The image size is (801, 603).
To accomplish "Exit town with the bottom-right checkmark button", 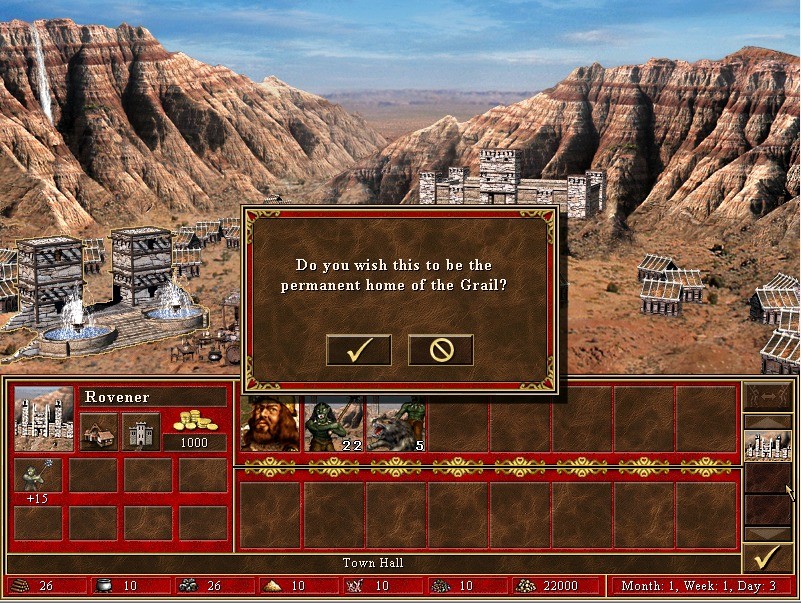I will point(767,557).
